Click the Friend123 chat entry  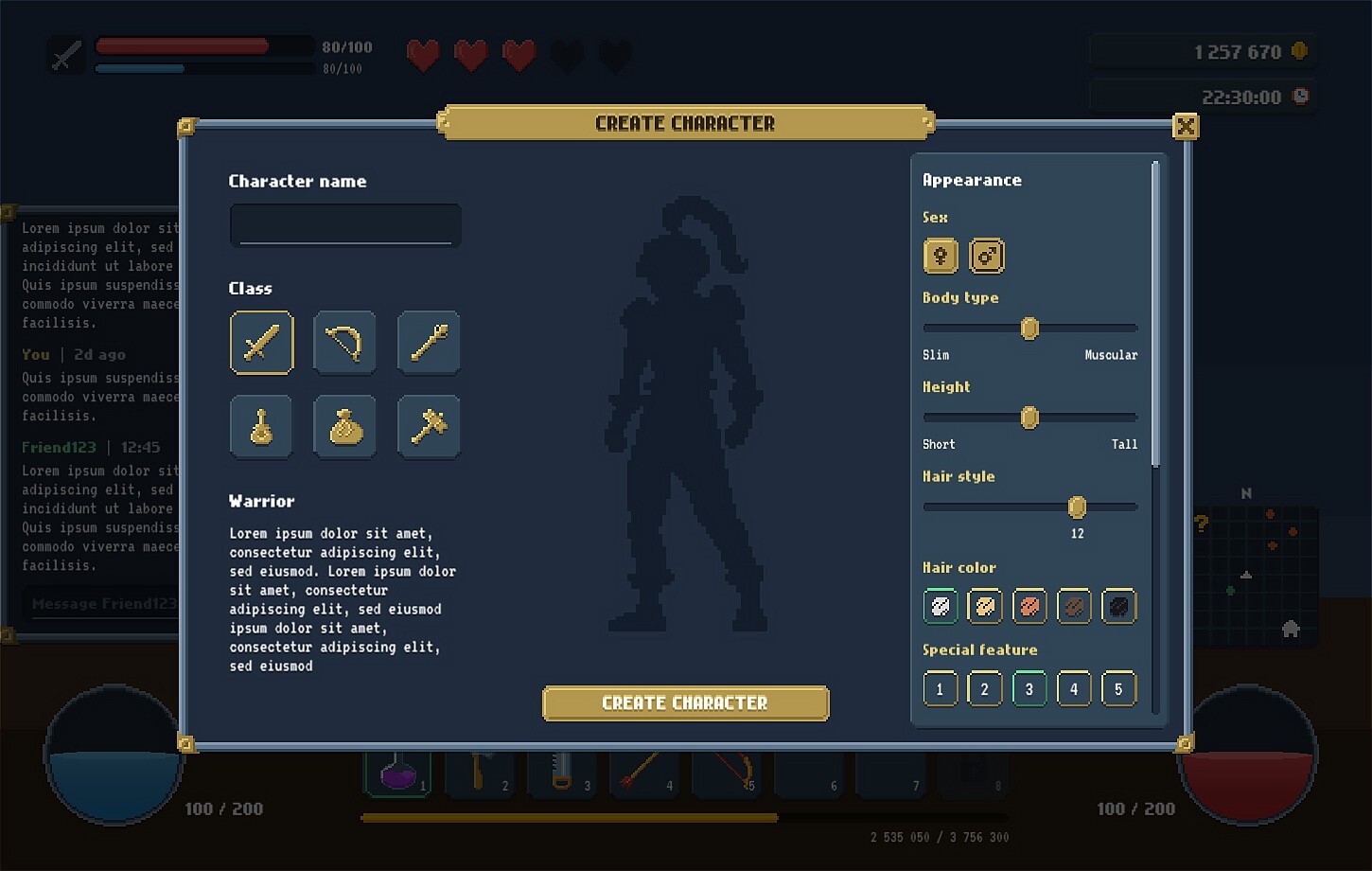click(x=59, y=446)
